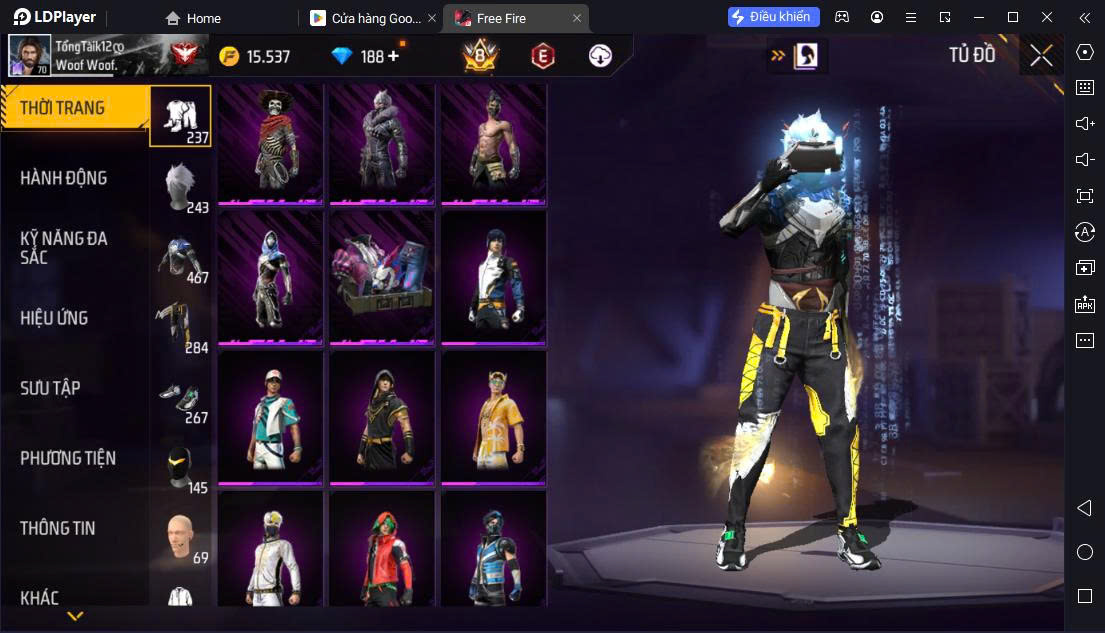Switch to the HÀNH ĐỘNG tab
This screenshot has height=633, width=1105.
pos(63,178)
